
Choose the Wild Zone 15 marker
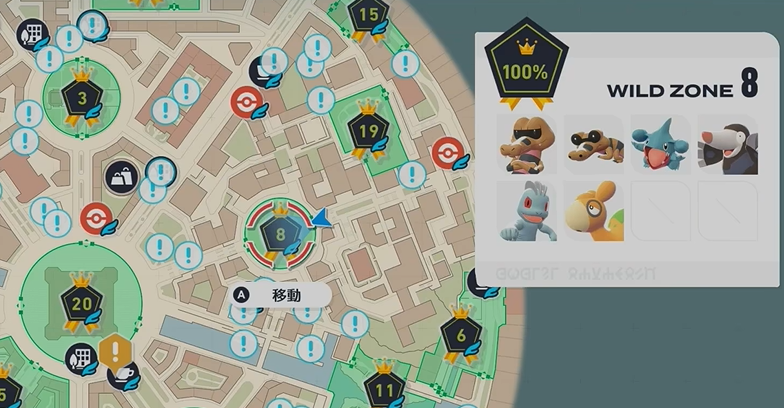368,14
